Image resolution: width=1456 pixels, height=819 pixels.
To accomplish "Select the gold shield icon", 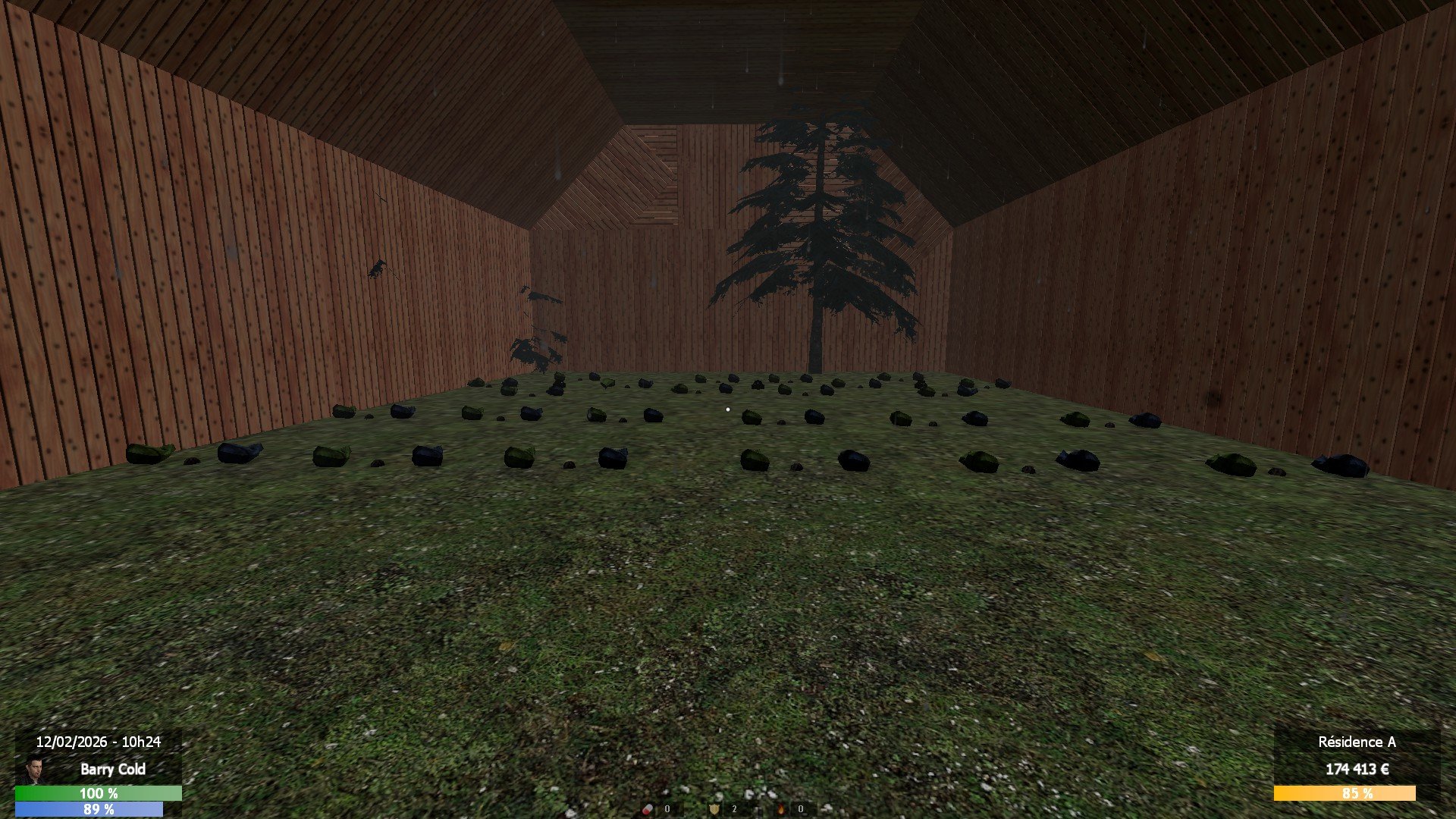I will [714, 809].
